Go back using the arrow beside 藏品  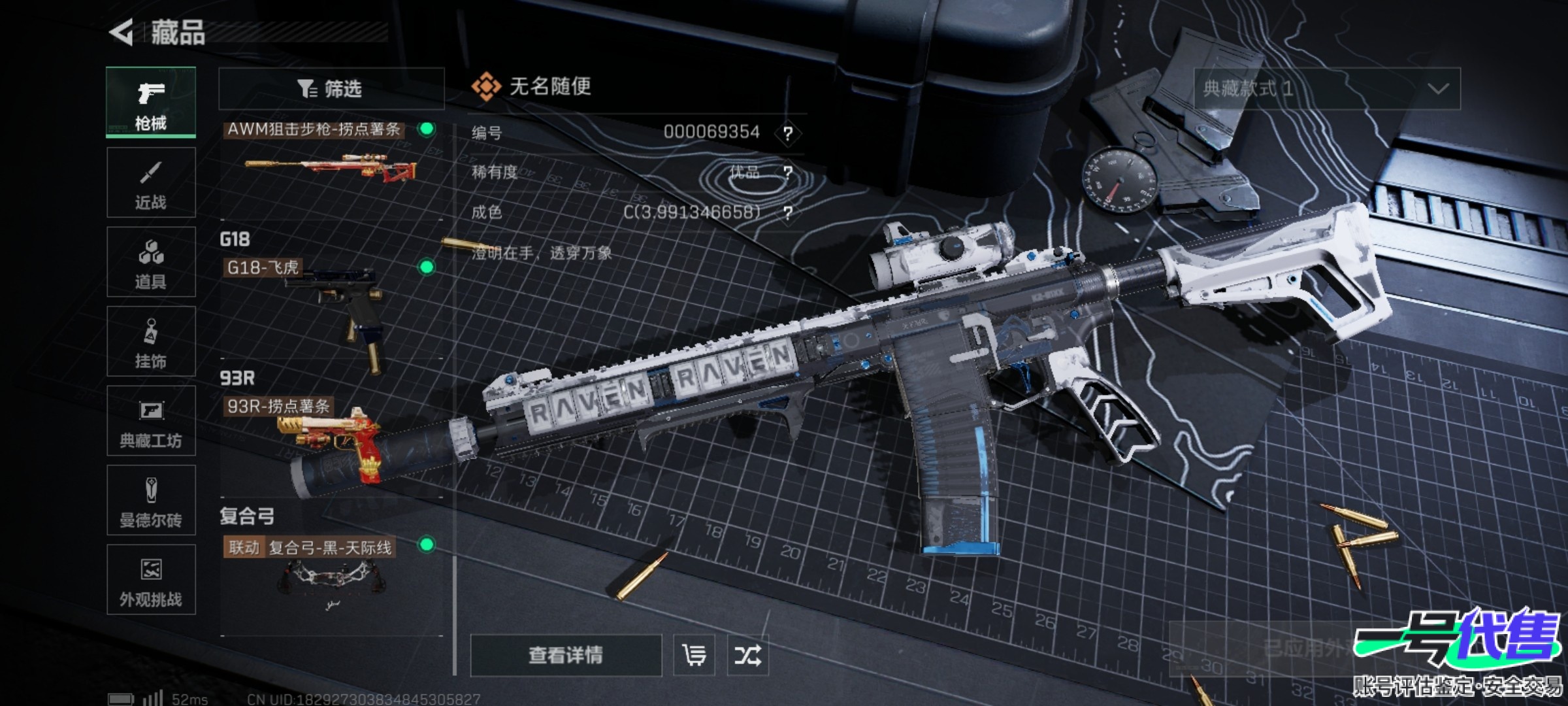tap(122, 32)
